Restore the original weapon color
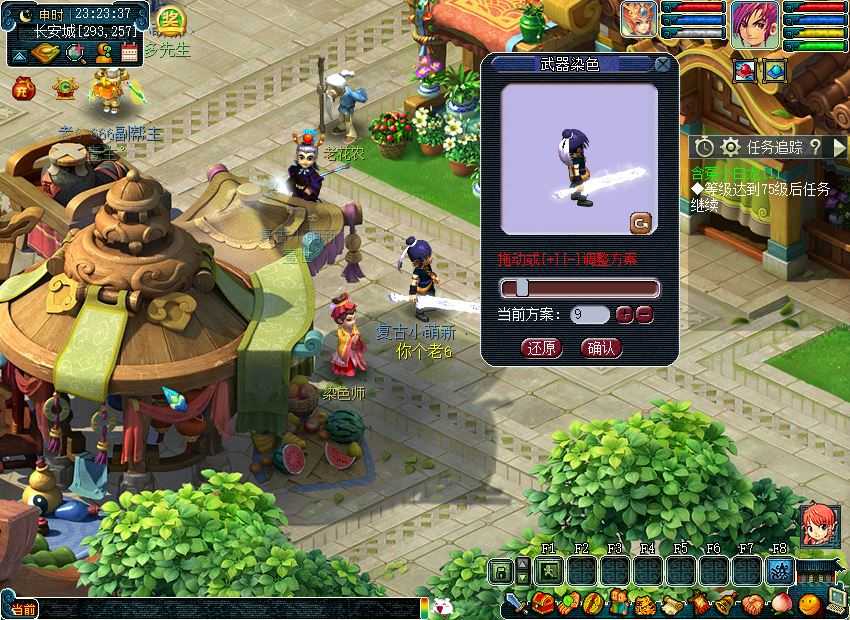Screen dimensions: 850x620 (542, 348)
